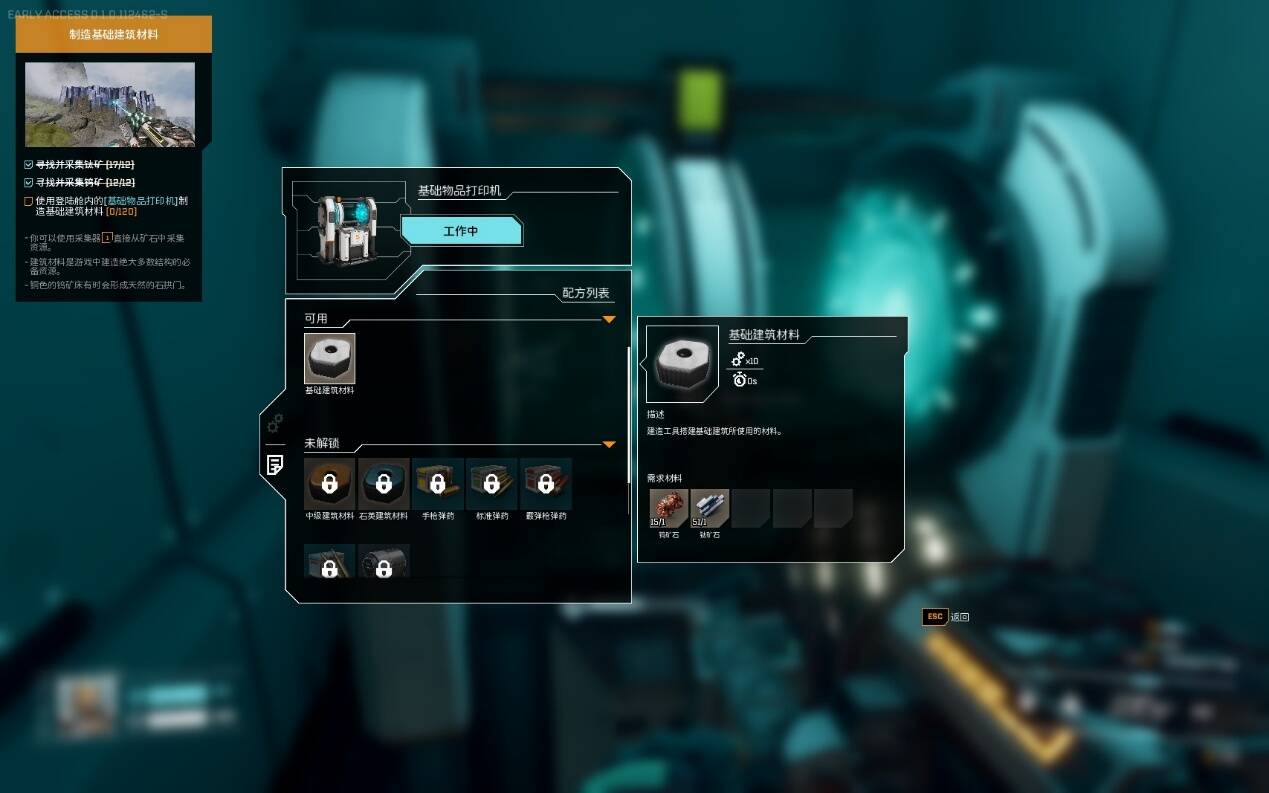
Task: Click the 返回 back label
Action: point(959,617)
